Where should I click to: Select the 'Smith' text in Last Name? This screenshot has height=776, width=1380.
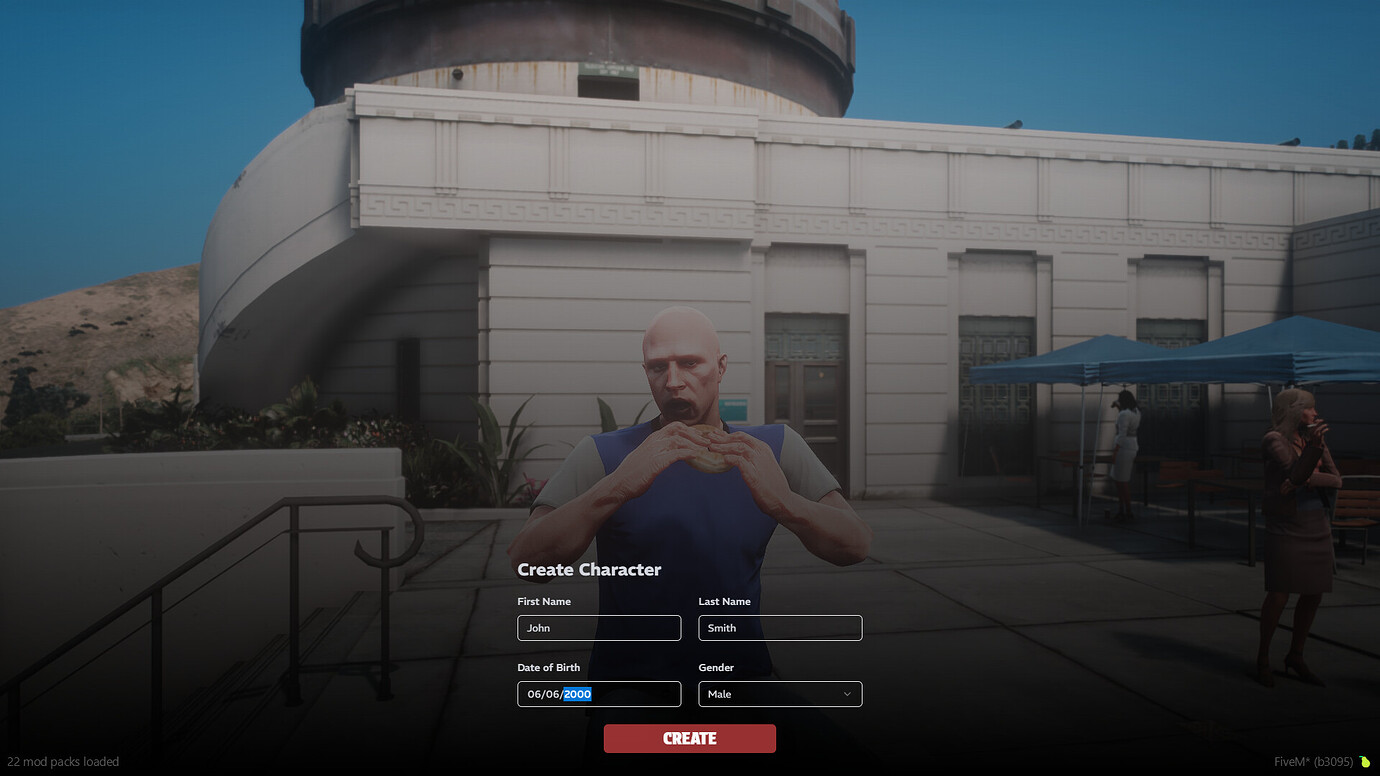coord(722,627)
